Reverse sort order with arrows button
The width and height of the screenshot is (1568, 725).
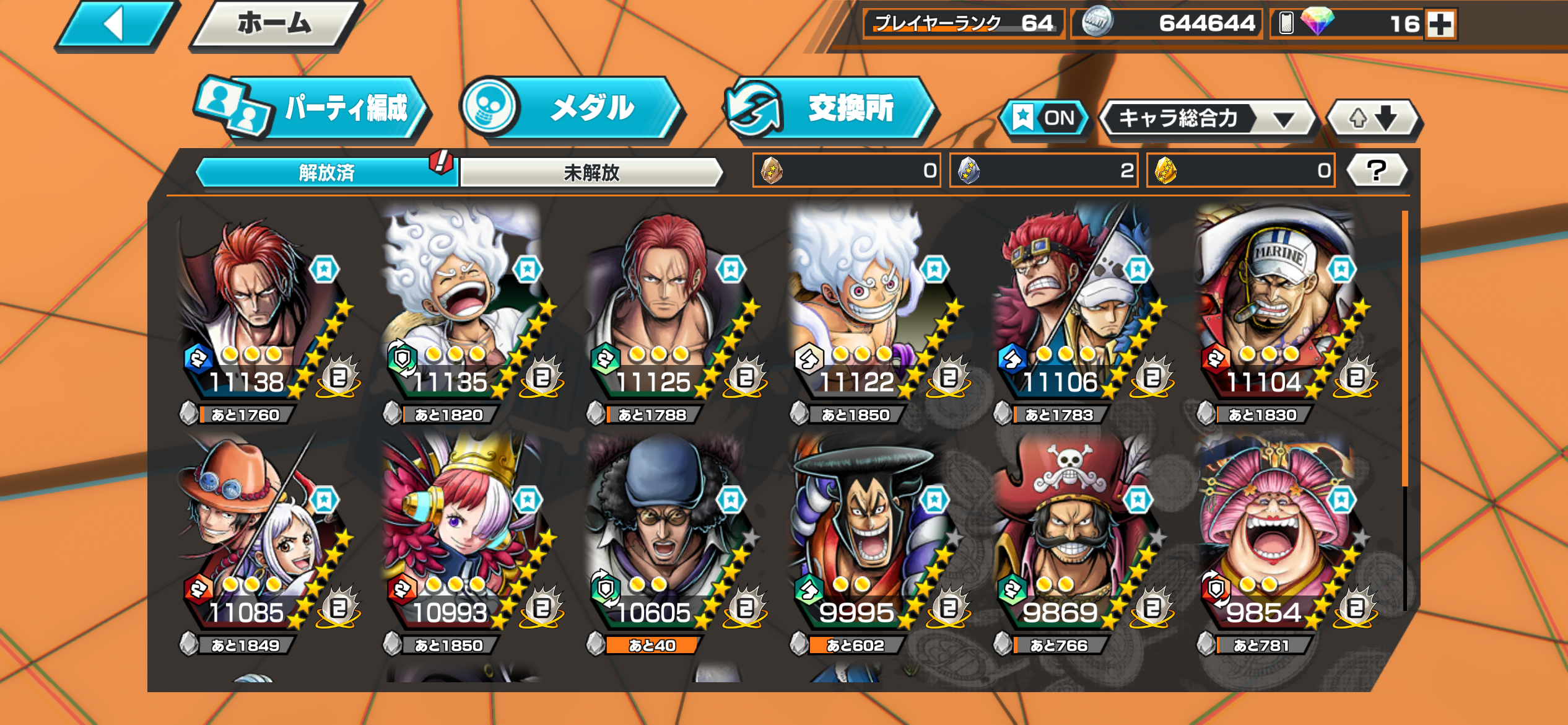coord(1373,118)
